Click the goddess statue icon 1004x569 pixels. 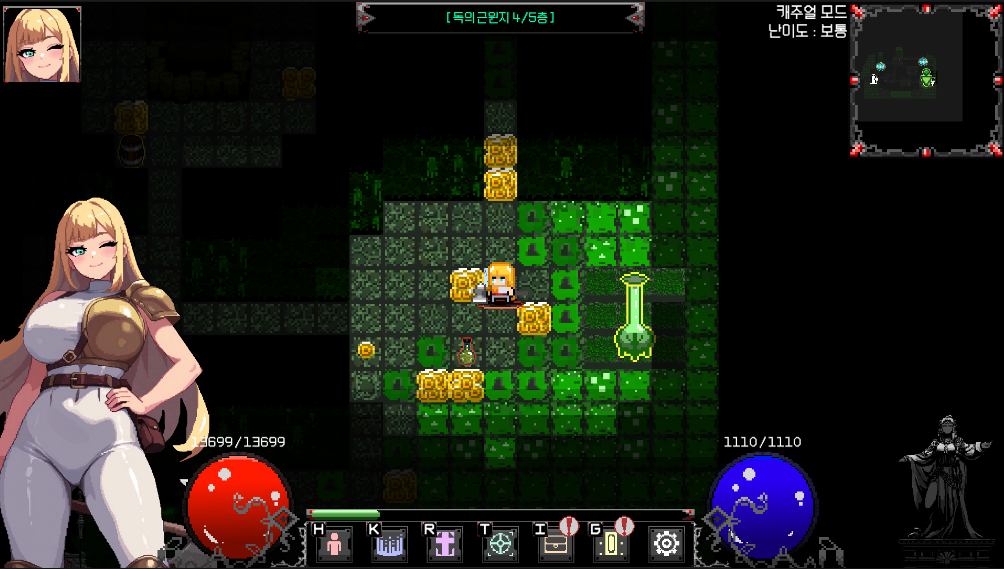[945, 477]
